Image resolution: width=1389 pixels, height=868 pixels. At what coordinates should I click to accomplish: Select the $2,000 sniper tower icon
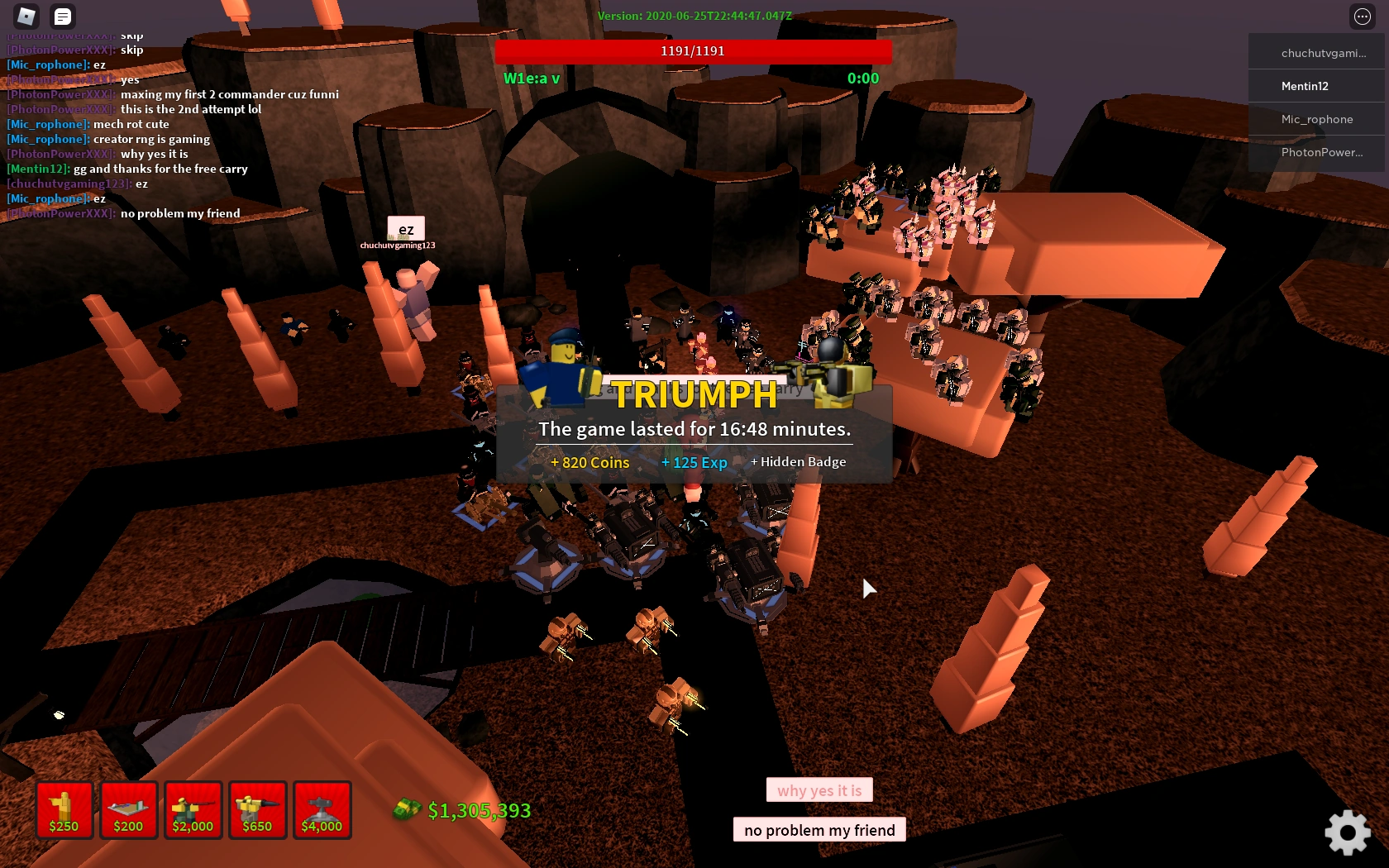193,810
